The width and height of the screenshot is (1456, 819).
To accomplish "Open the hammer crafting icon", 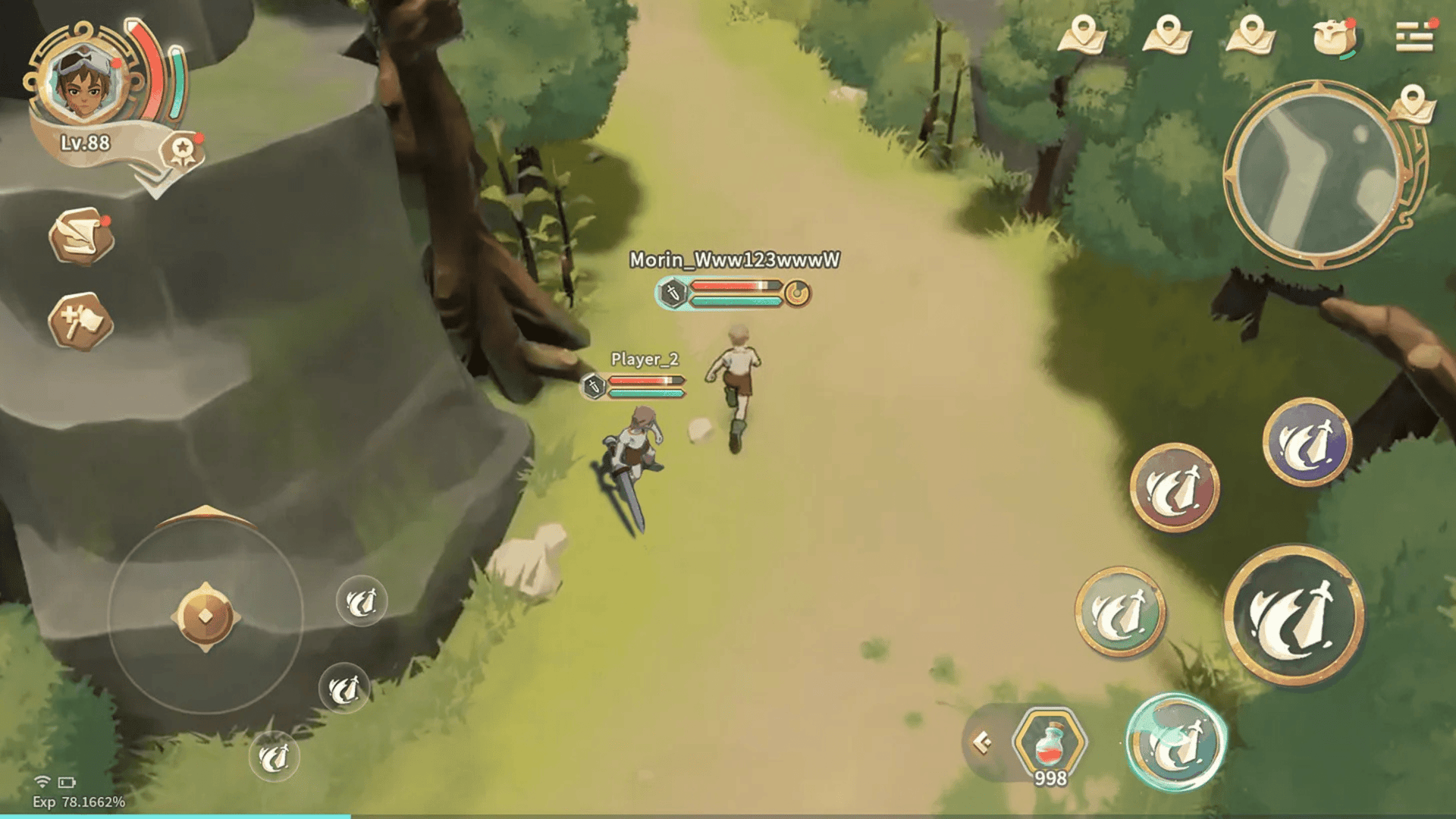I will click(81, 322).
